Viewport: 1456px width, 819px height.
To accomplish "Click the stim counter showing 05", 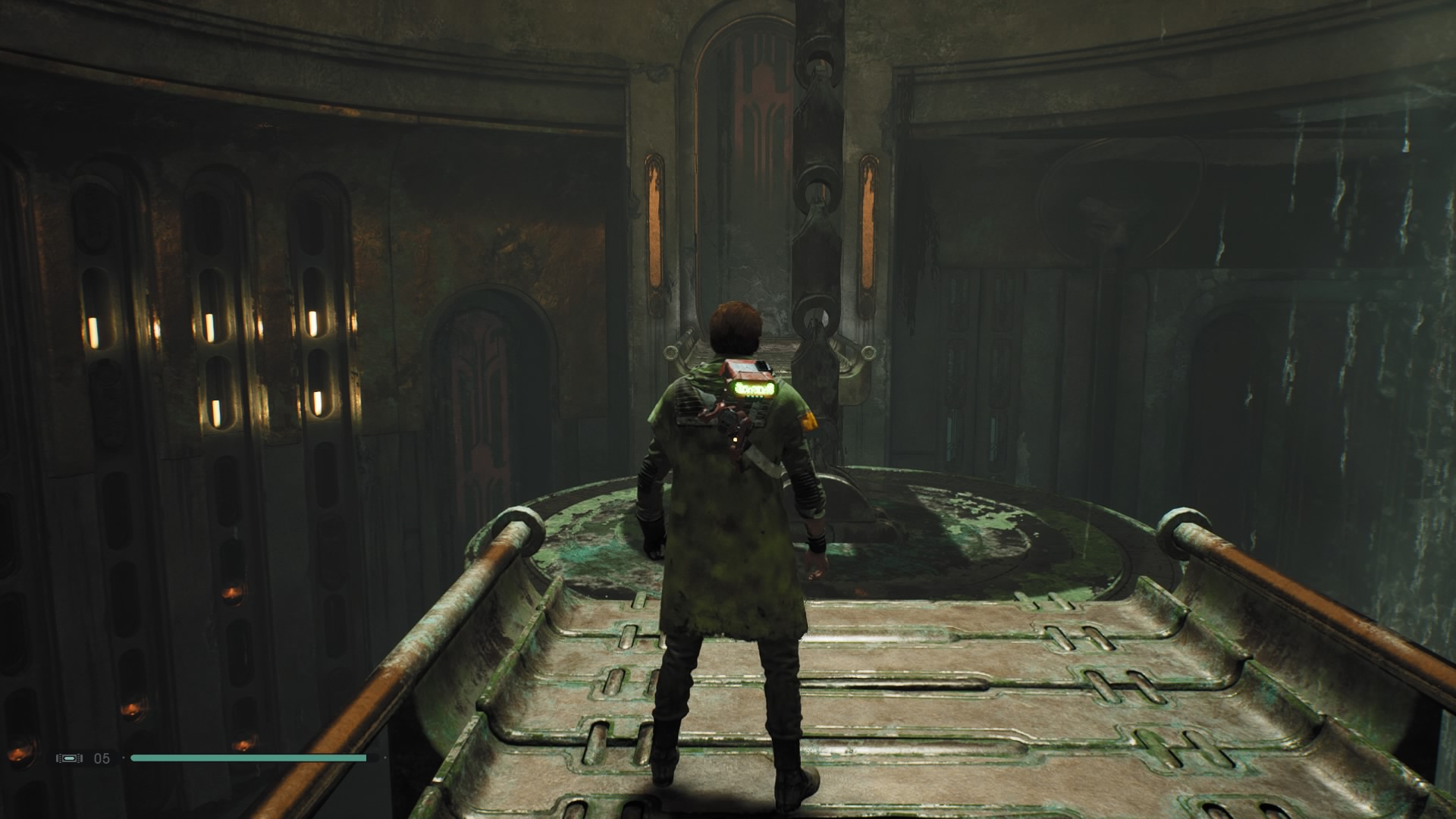I will (102, 758).
